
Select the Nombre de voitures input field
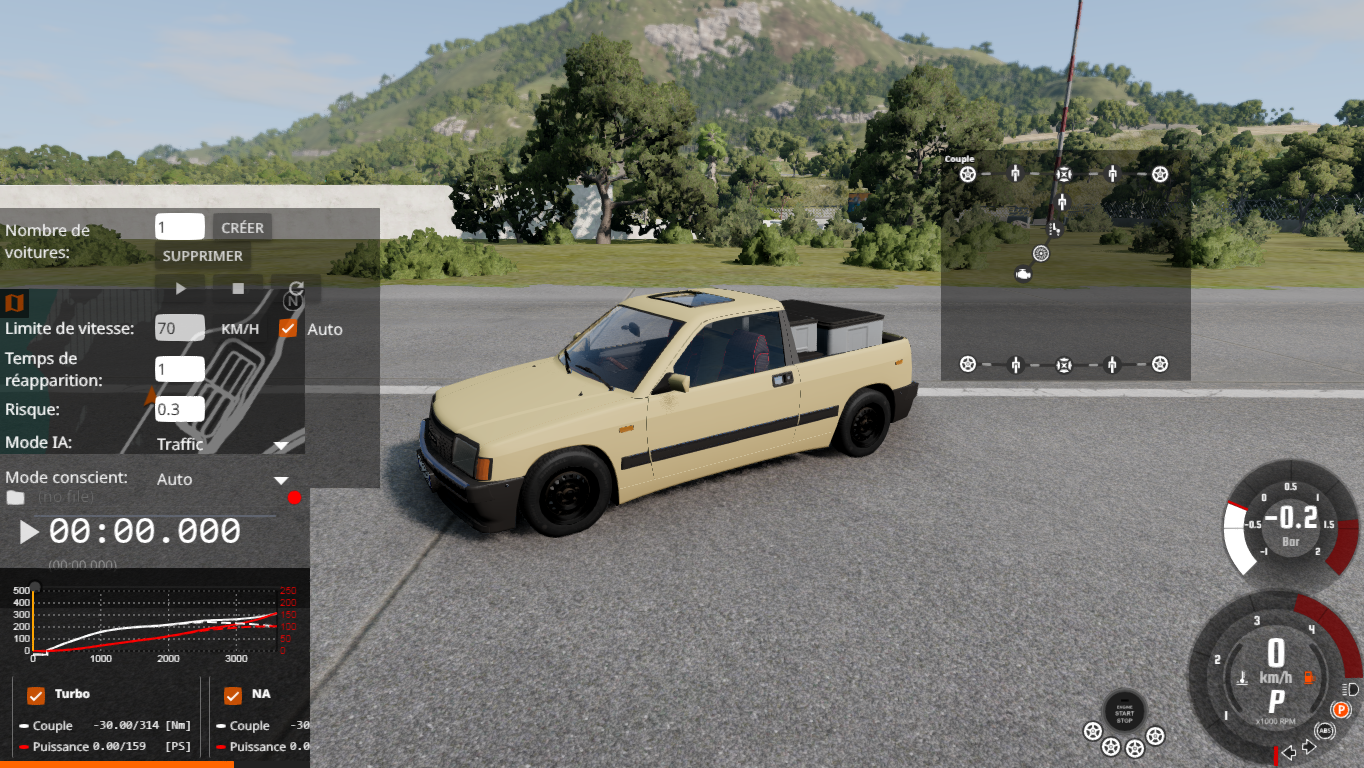point(180,227)
